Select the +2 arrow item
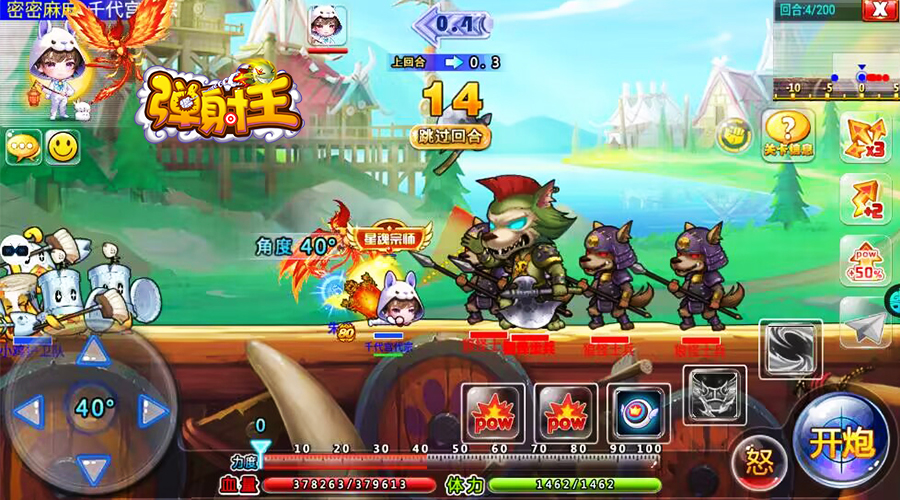The image size is (900, 500). 864,200
